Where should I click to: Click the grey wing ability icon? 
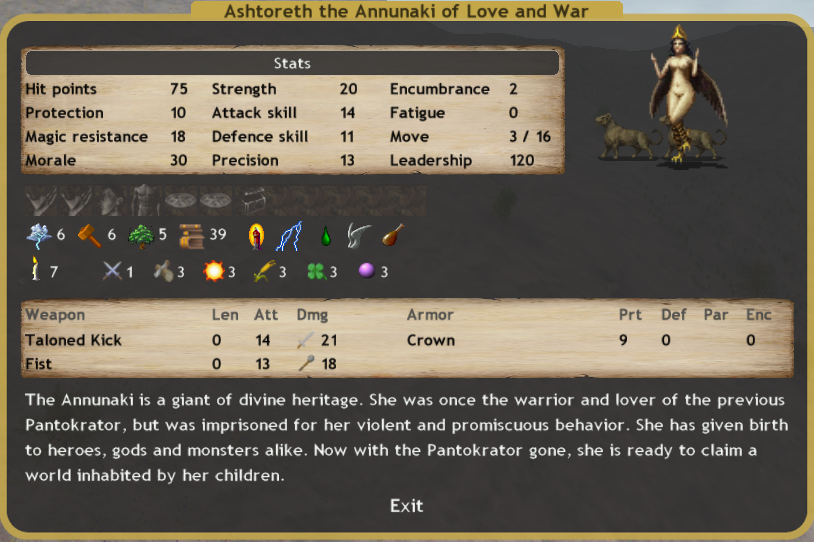pyautogui.click(x=358, y=236)
